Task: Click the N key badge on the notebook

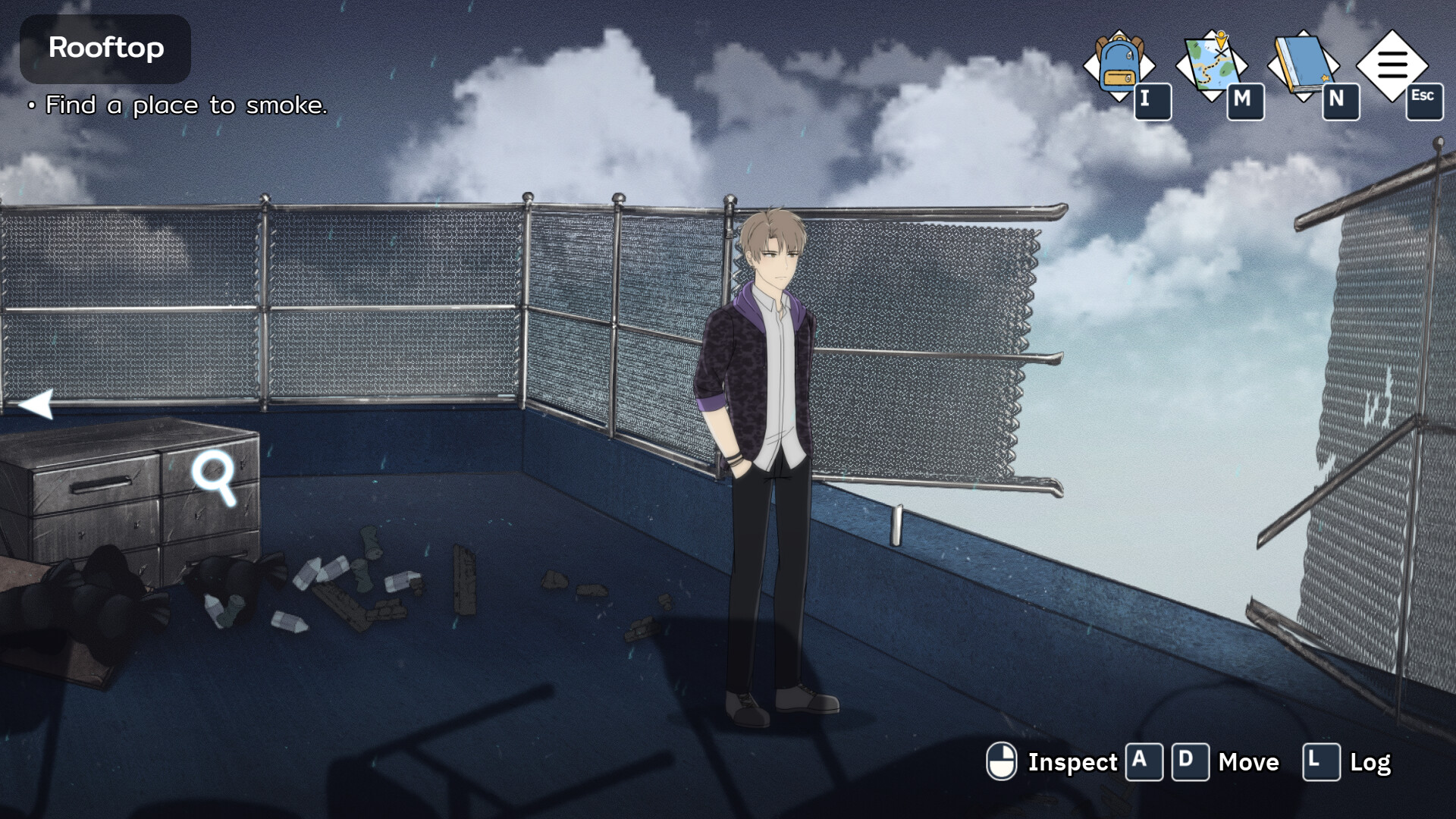Action: (x=1338, y=101)
